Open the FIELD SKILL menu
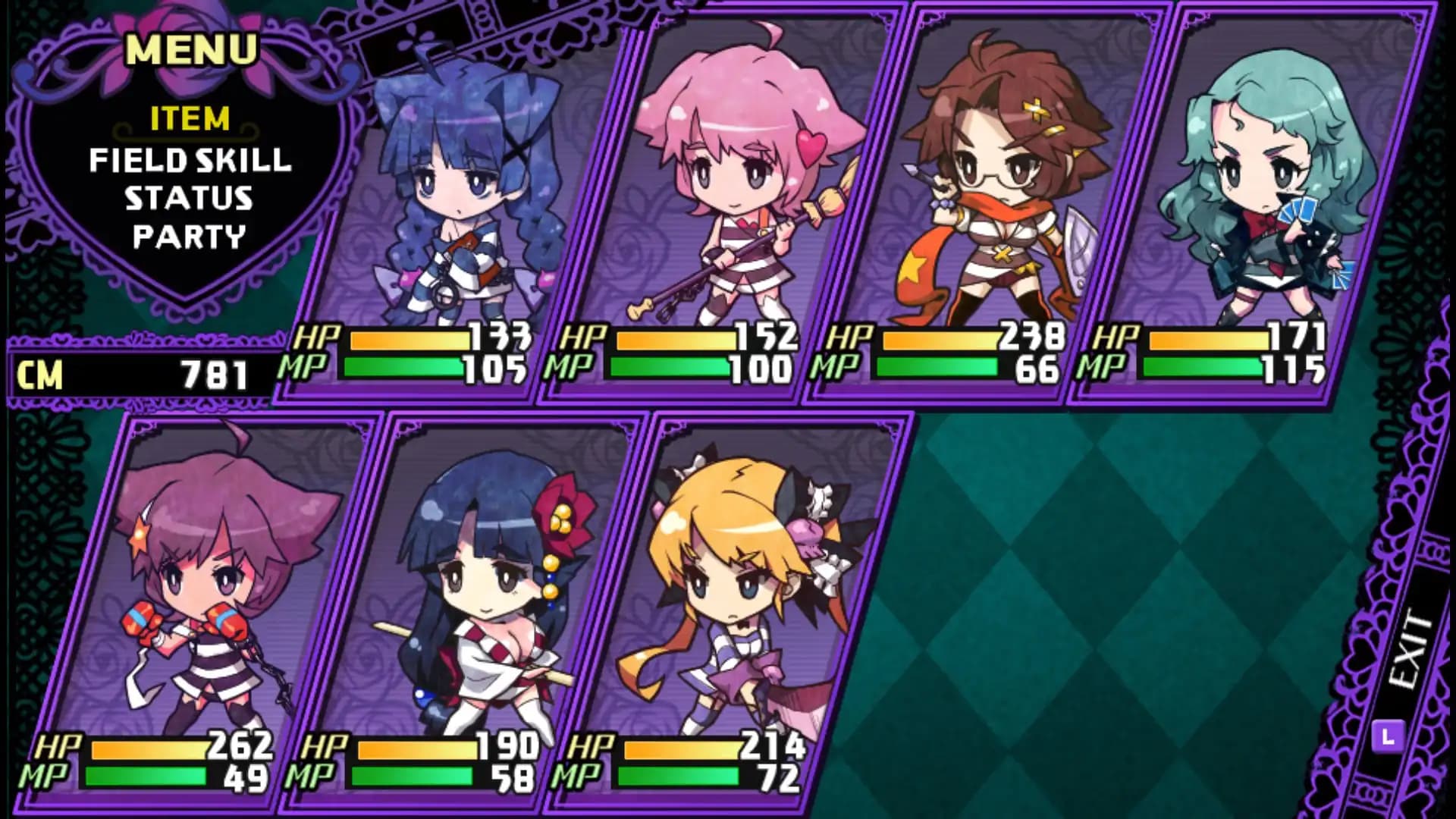The height and width of the screenshot is (819, 1456). [x=190, y=161]
